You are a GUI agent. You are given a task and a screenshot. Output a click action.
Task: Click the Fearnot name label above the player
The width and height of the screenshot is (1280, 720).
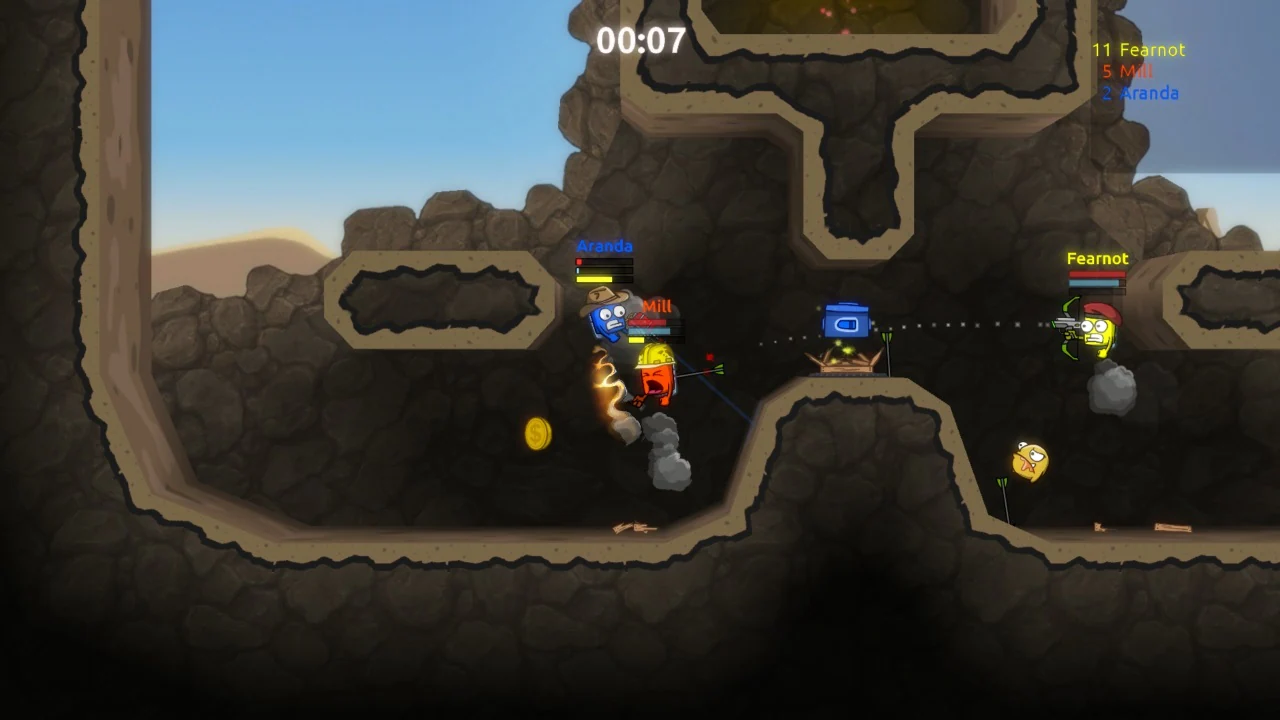pos(1097,258)
